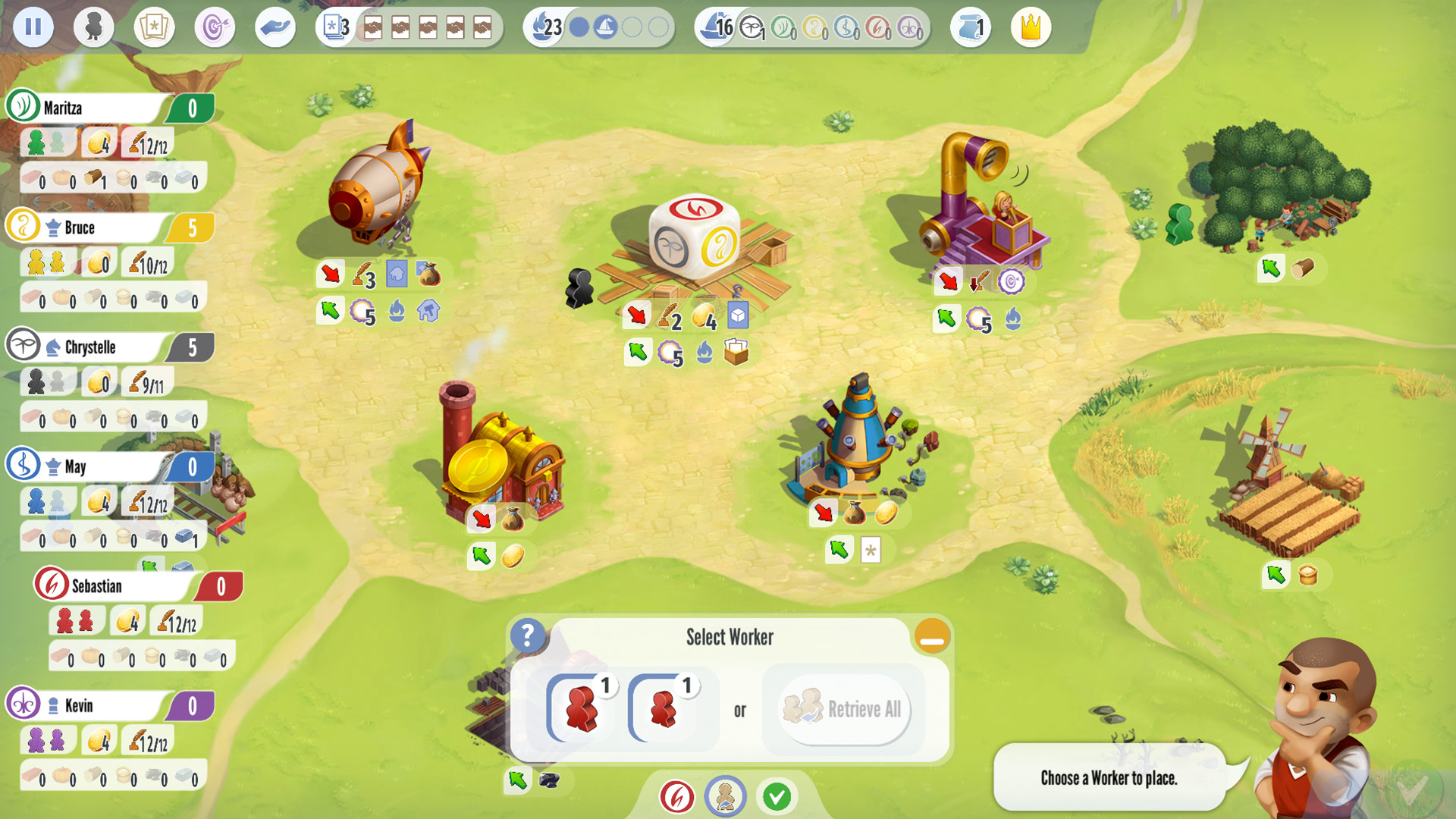Click the purple target goals icon
This screenshot has width=1456, height=819.
coord(215,27)
